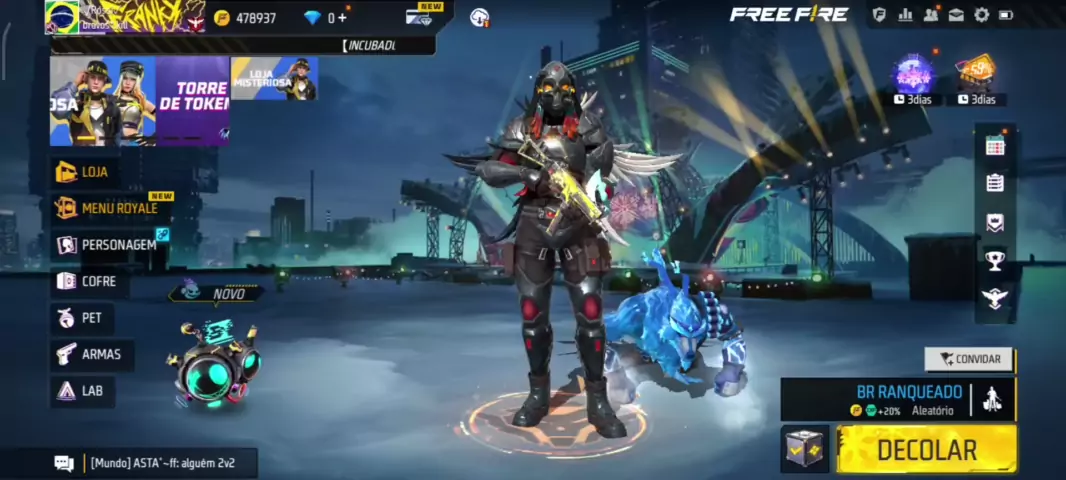Invite friends with the CONVIDAR button
Screen dimensions: 1066x480
[969, 359]
